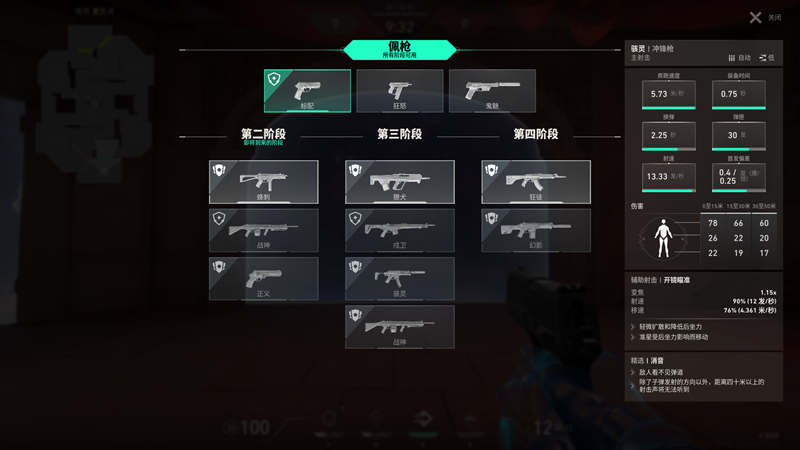The image size is (800, 450).
Task: Pick the 鬼魅 silenced pistol card
Action: [x=491, y=90]
